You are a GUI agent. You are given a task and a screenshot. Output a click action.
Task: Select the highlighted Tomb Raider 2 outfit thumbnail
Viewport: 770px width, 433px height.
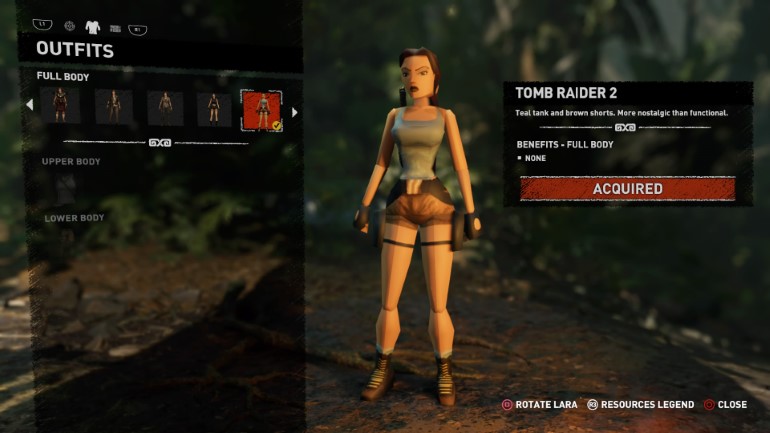pyautogui.click(x=262, y=109)
